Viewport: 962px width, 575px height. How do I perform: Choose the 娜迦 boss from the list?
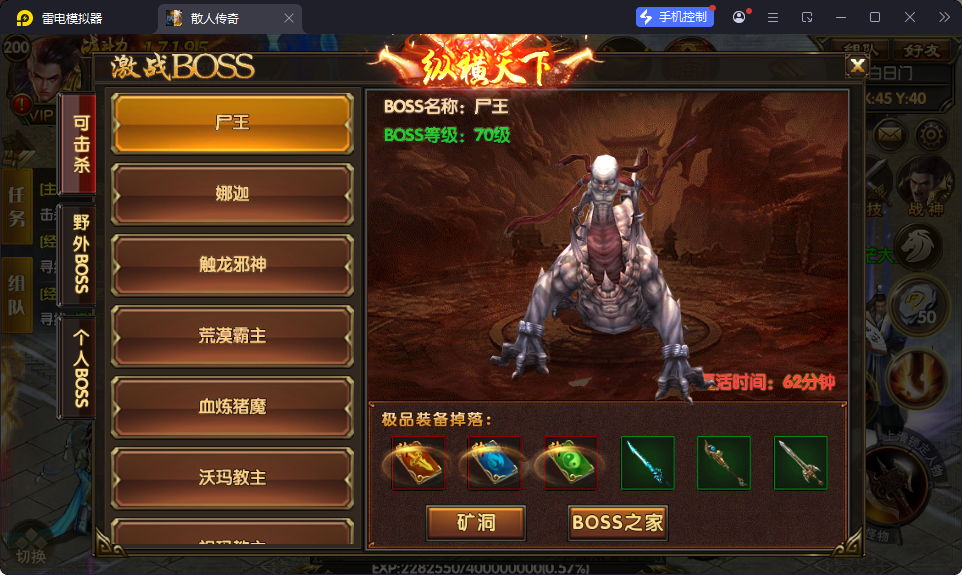232,194
